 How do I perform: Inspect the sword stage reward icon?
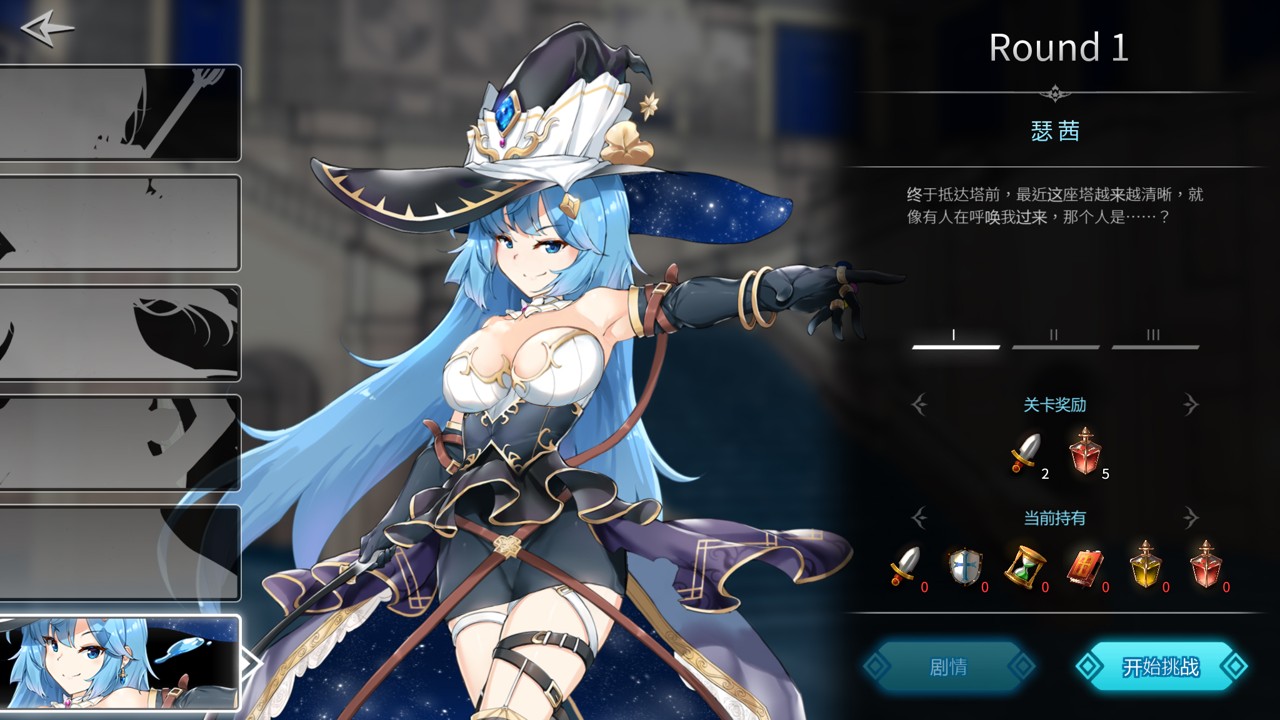point(1024,453)
